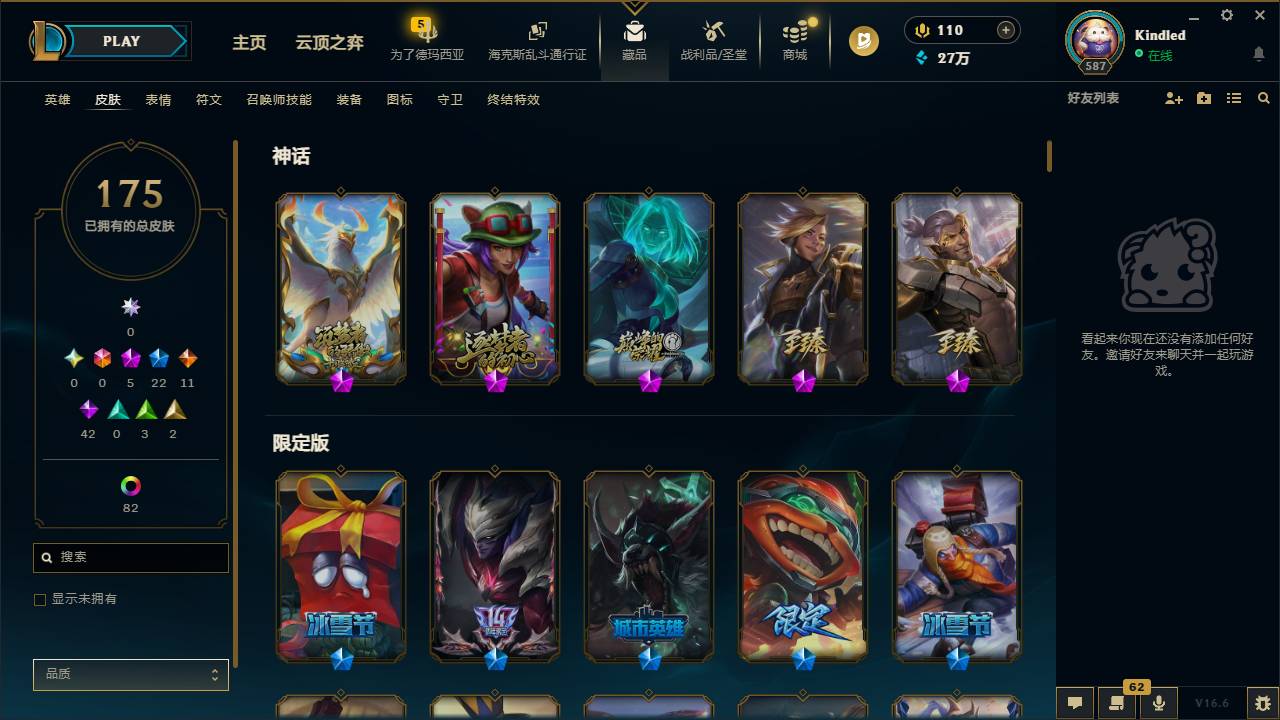1280x720 pixels.
Task: Go to the 主页 home menu item
Action: click(x=249, y=44)
